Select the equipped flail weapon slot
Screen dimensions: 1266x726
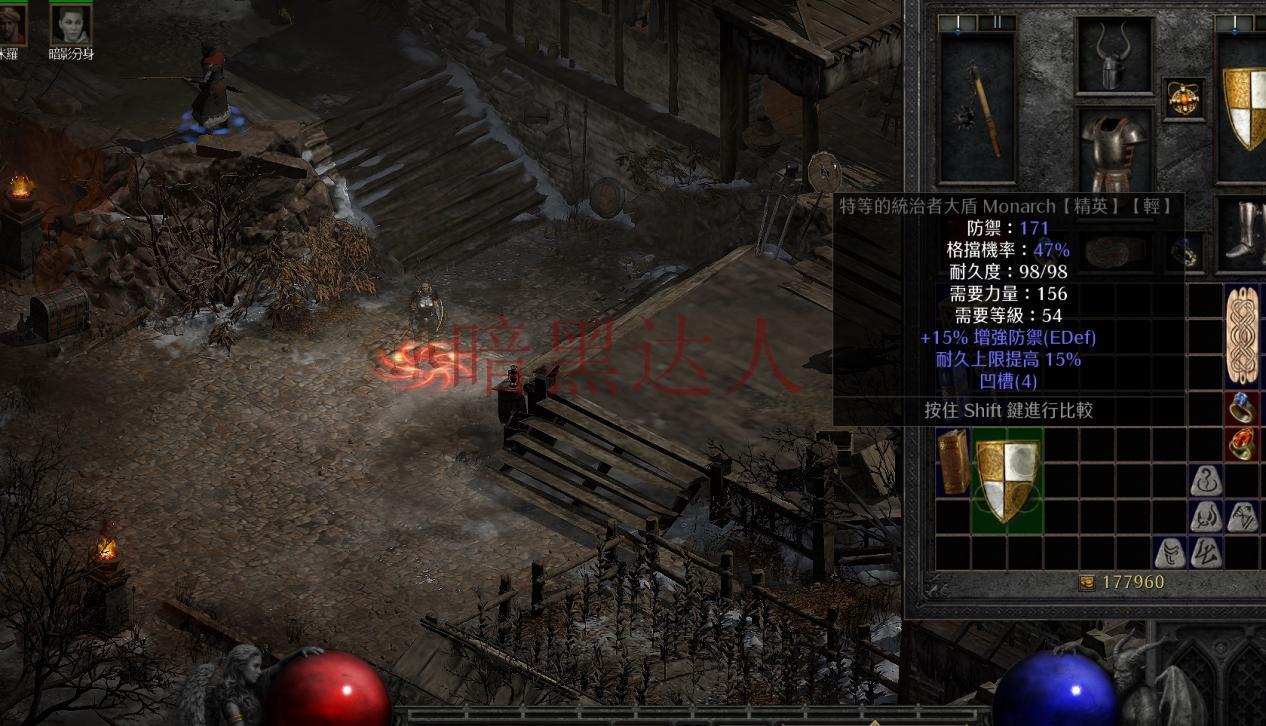click(x=977, y=107)
